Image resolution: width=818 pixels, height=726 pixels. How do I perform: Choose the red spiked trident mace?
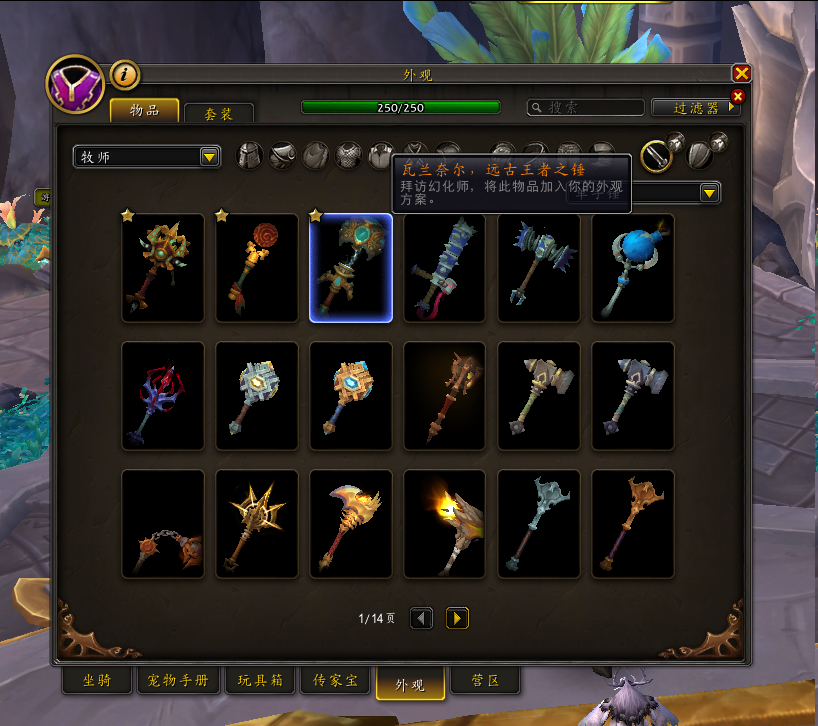pyautogui.click(x=163, y=396)
